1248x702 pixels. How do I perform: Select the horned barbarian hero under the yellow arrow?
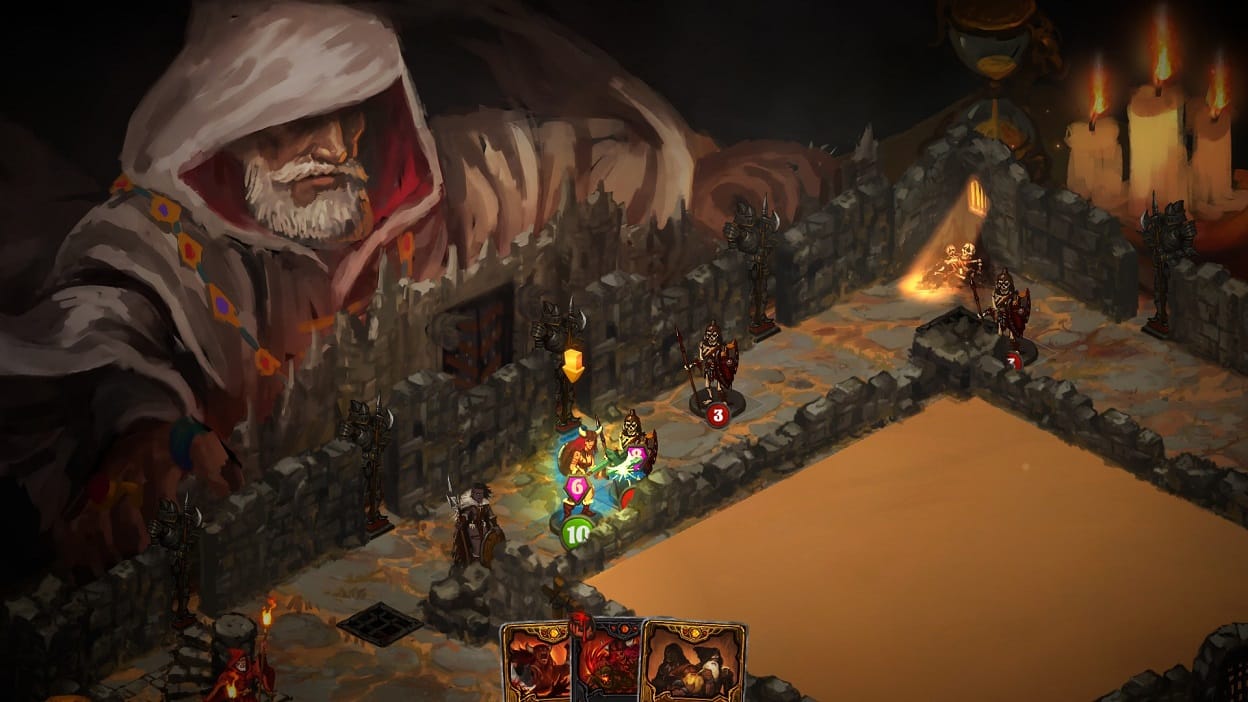[x=578, y=459]
